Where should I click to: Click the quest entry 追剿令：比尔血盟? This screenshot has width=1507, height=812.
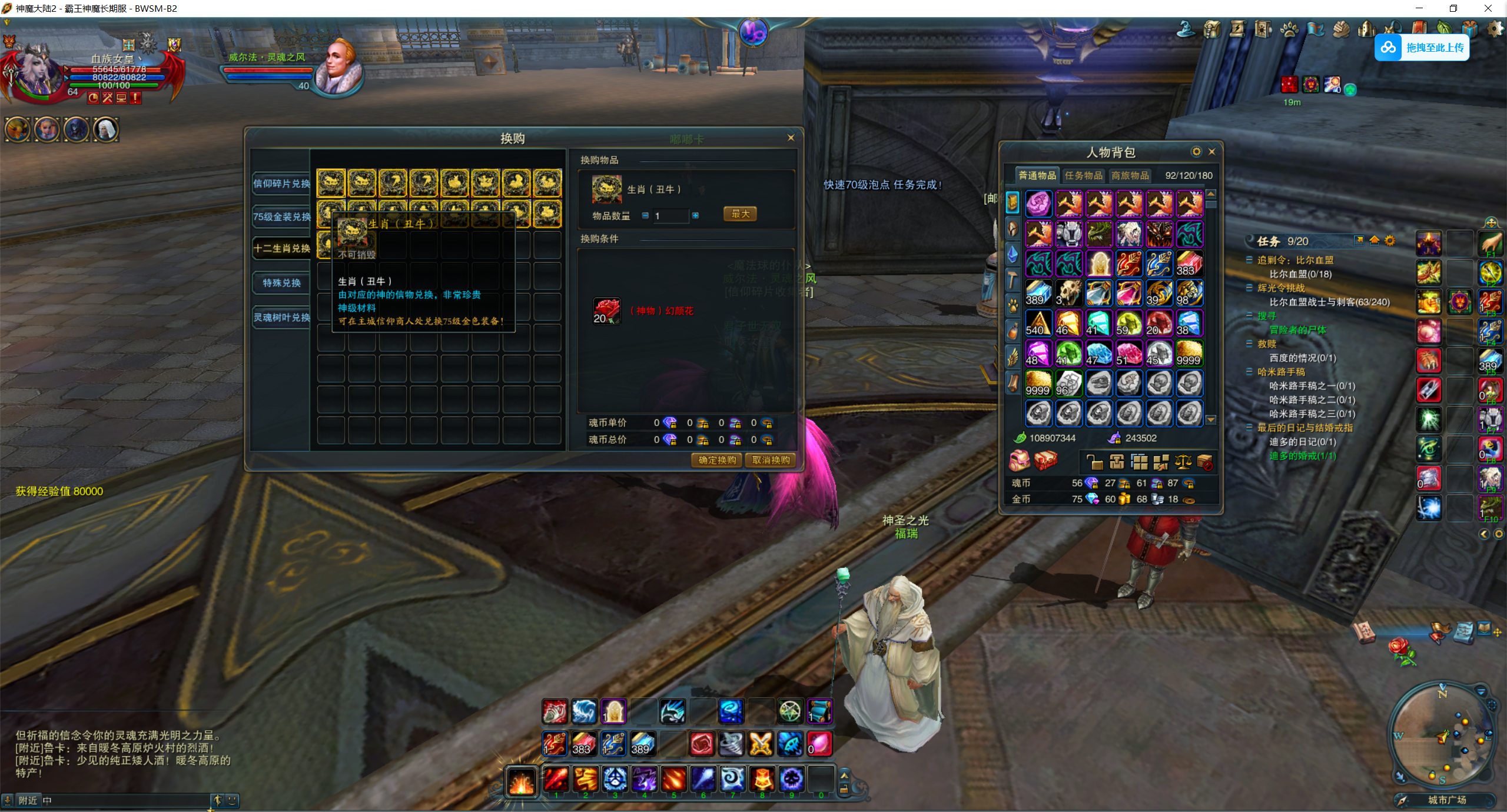(1295, 260)
